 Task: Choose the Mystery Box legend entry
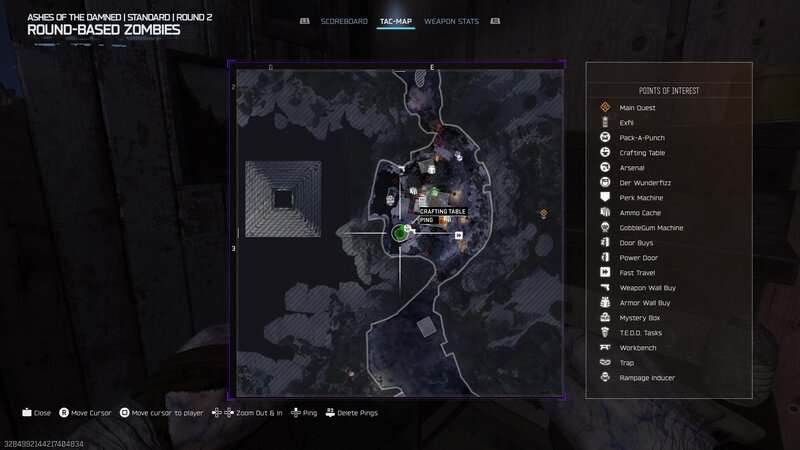pos(639,318)
